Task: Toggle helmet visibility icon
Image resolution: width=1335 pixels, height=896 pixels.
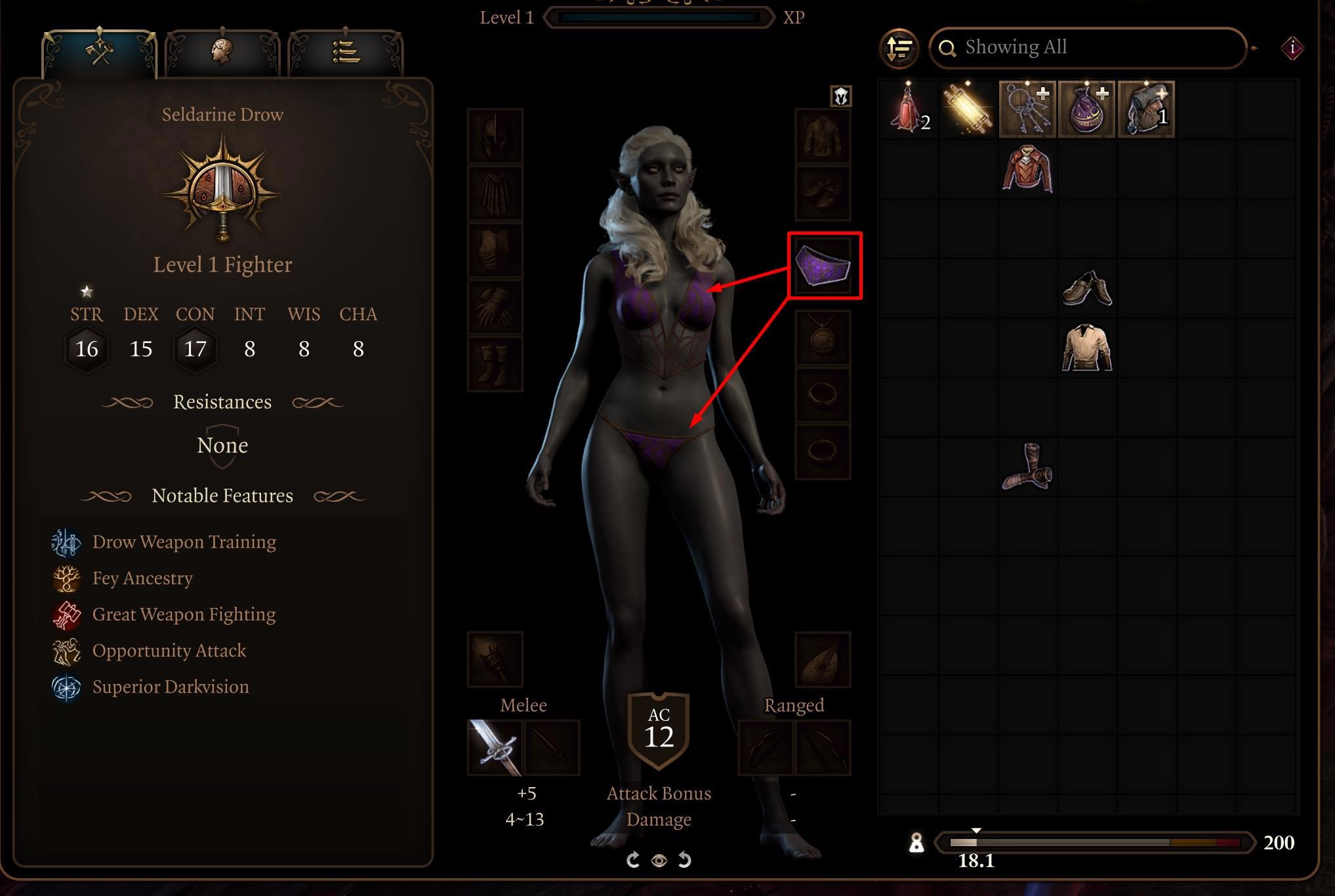Action: tap(841, 96)
